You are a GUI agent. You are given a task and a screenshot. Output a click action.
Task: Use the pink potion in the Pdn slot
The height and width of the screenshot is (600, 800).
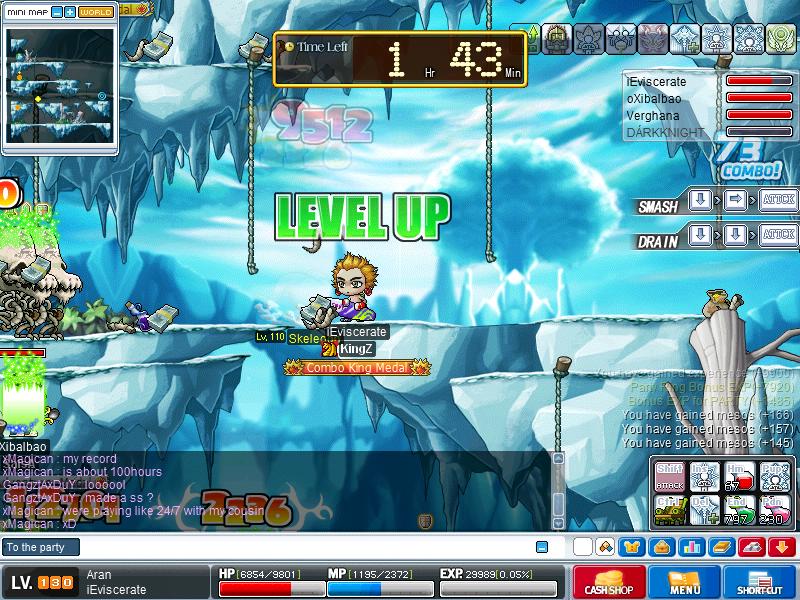click(x=773, y=510)
